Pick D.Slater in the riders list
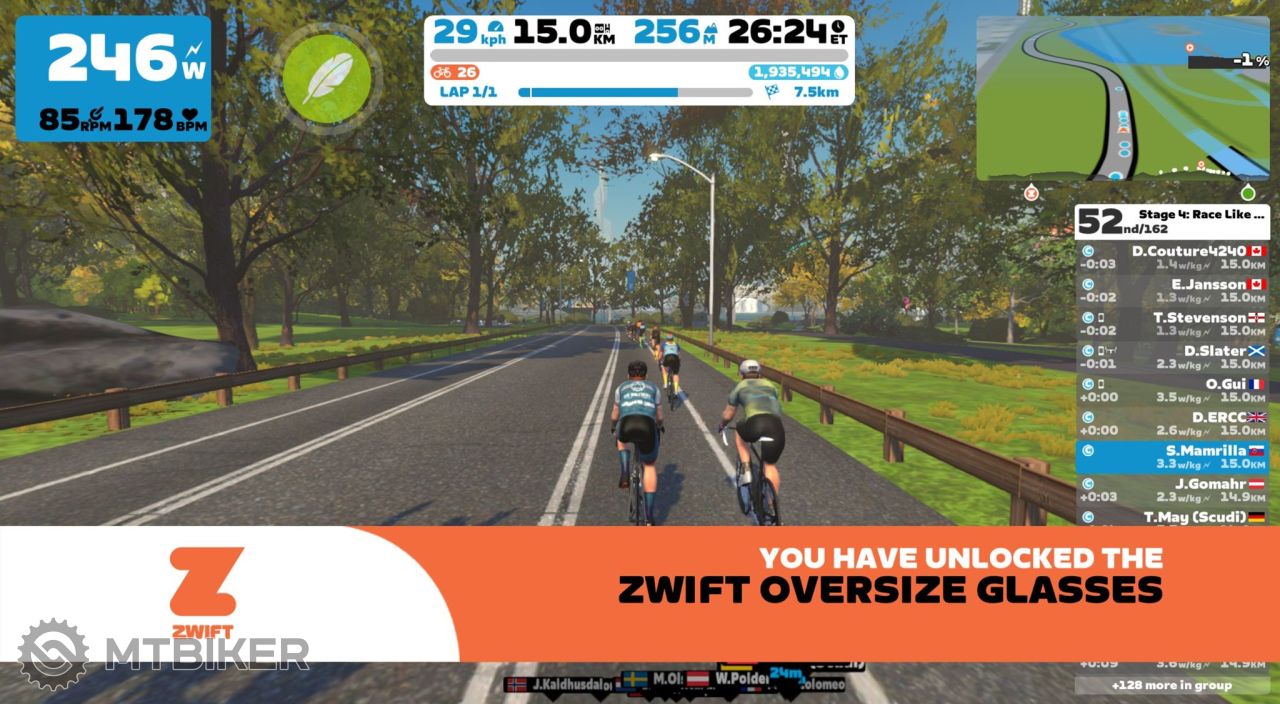This screenshot has height=704, width=1280. coord(1171,356)
